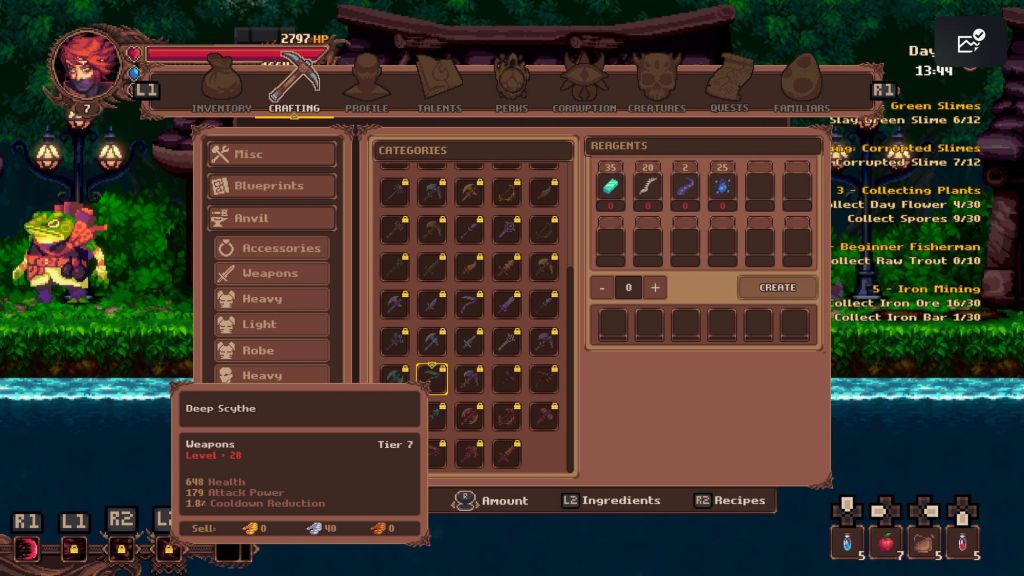Screen dimensions: 1024x576
Task: Choose the Weapons subcategory
Action: click(x=272, y=273)
